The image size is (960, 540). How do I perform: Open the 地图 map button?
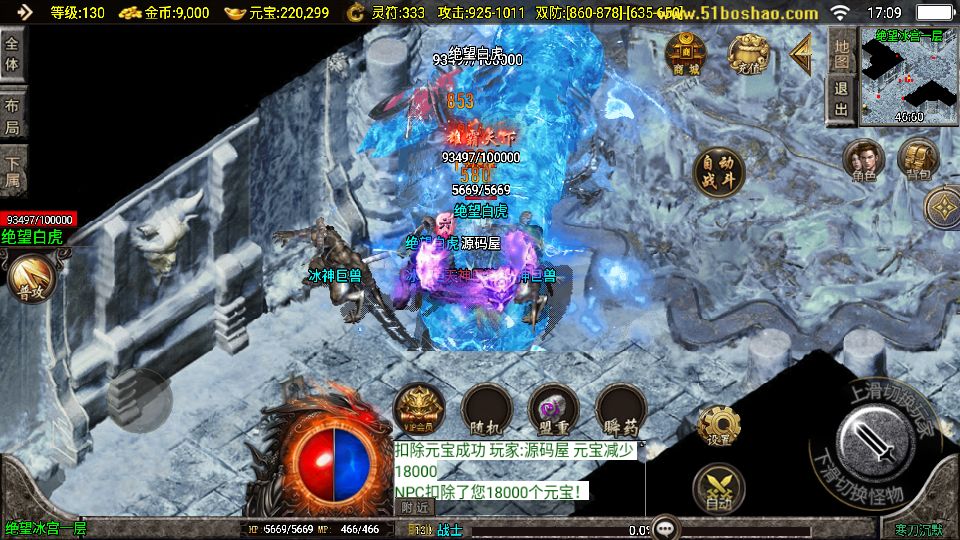click(x=842, y=52)
